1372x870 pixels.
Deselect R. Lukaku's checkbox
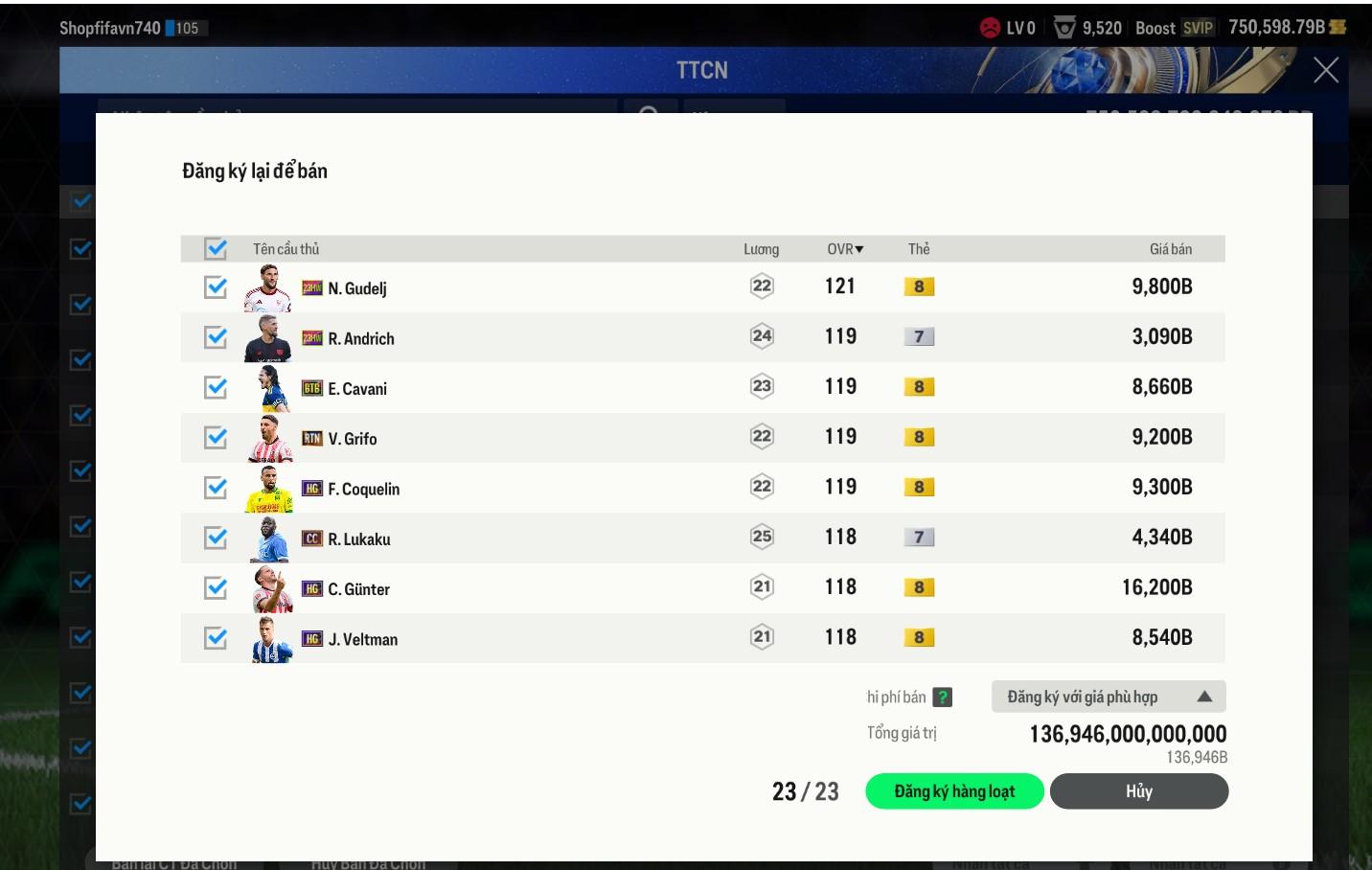point(216,538)
